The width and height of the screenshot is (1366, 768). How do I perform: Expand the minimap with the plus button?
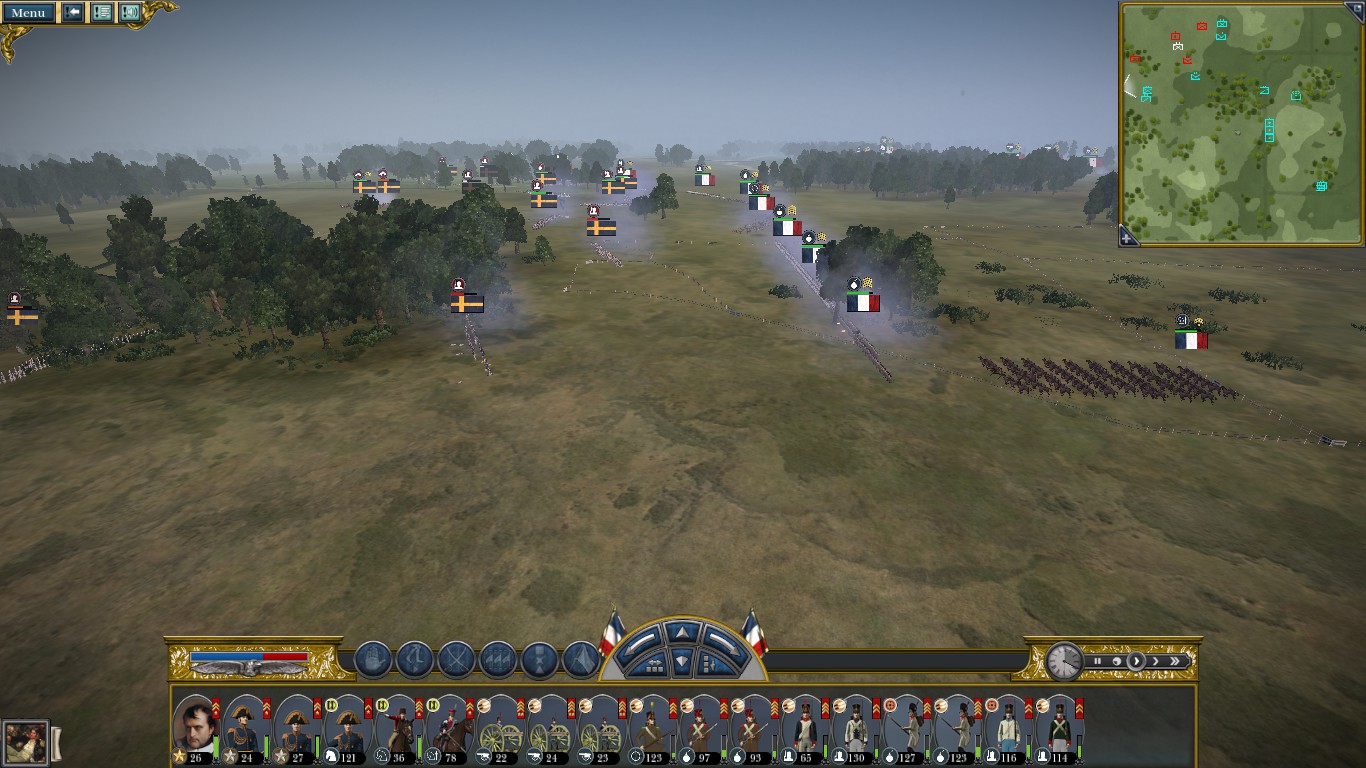click(1127, 238)
